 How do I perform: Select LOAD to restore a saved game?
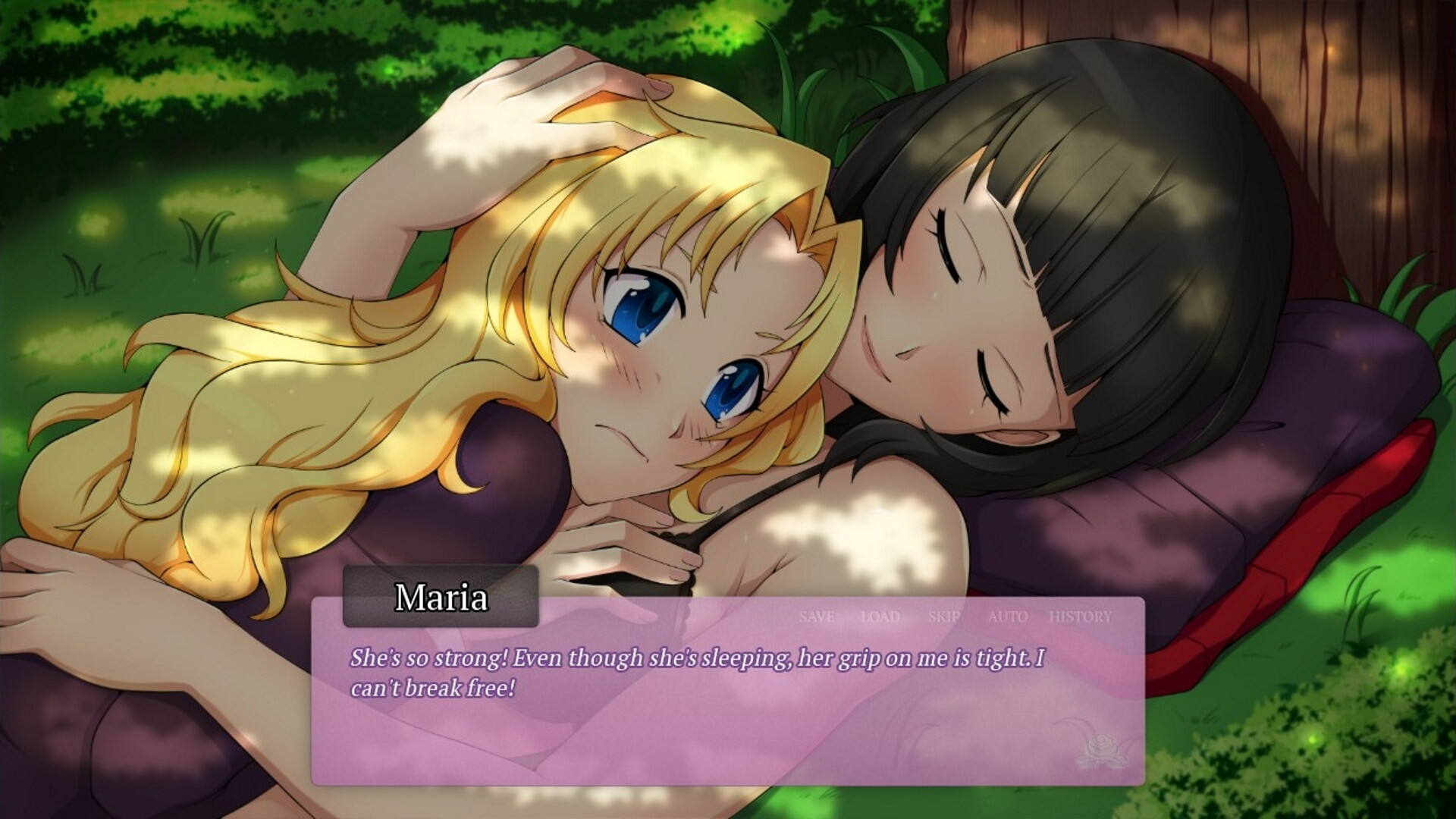tap(880, 617)
